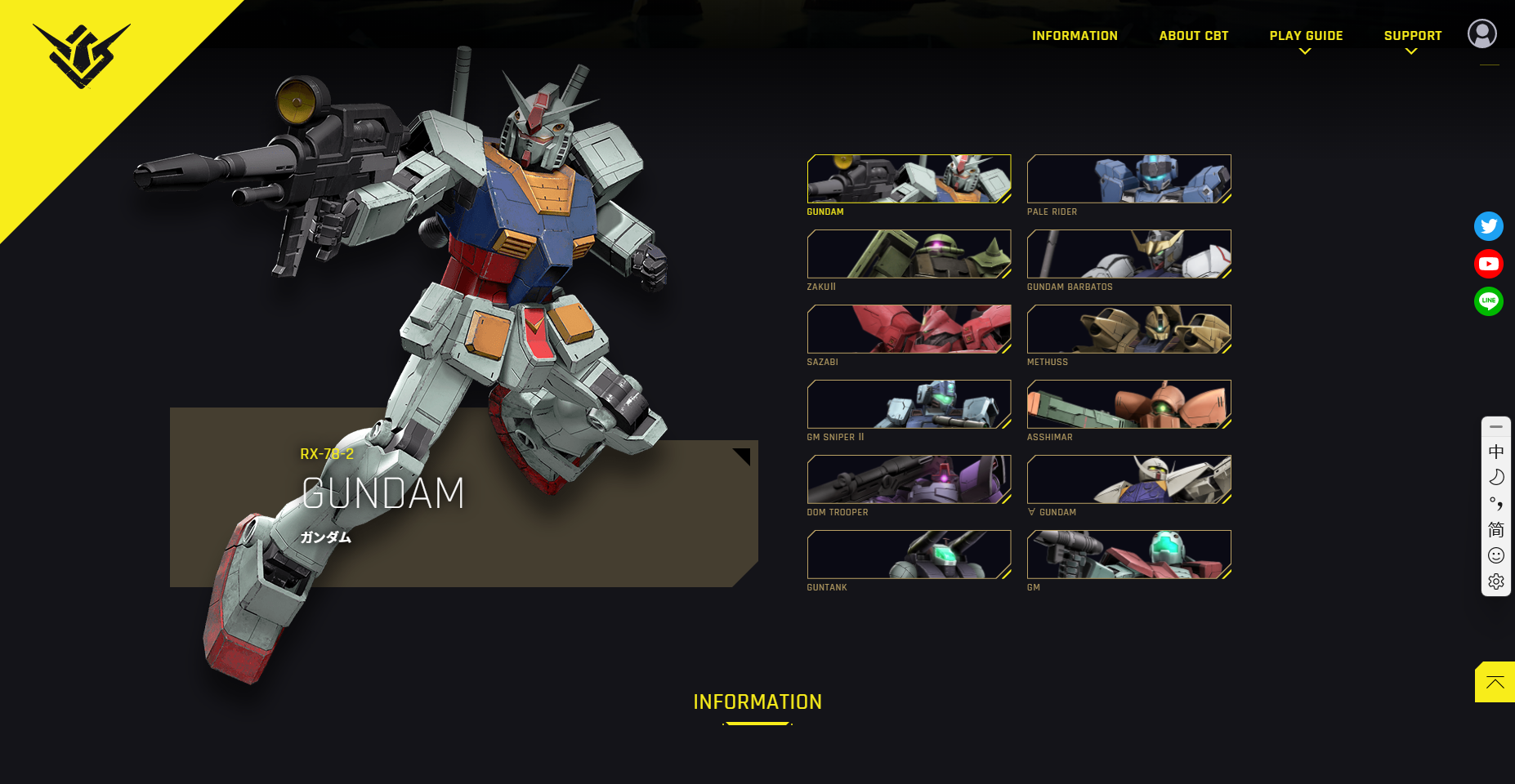Expand the PLAY GUIDE menu
The width and height of the screenshot is (1515, 784).
pos(1306,36)
